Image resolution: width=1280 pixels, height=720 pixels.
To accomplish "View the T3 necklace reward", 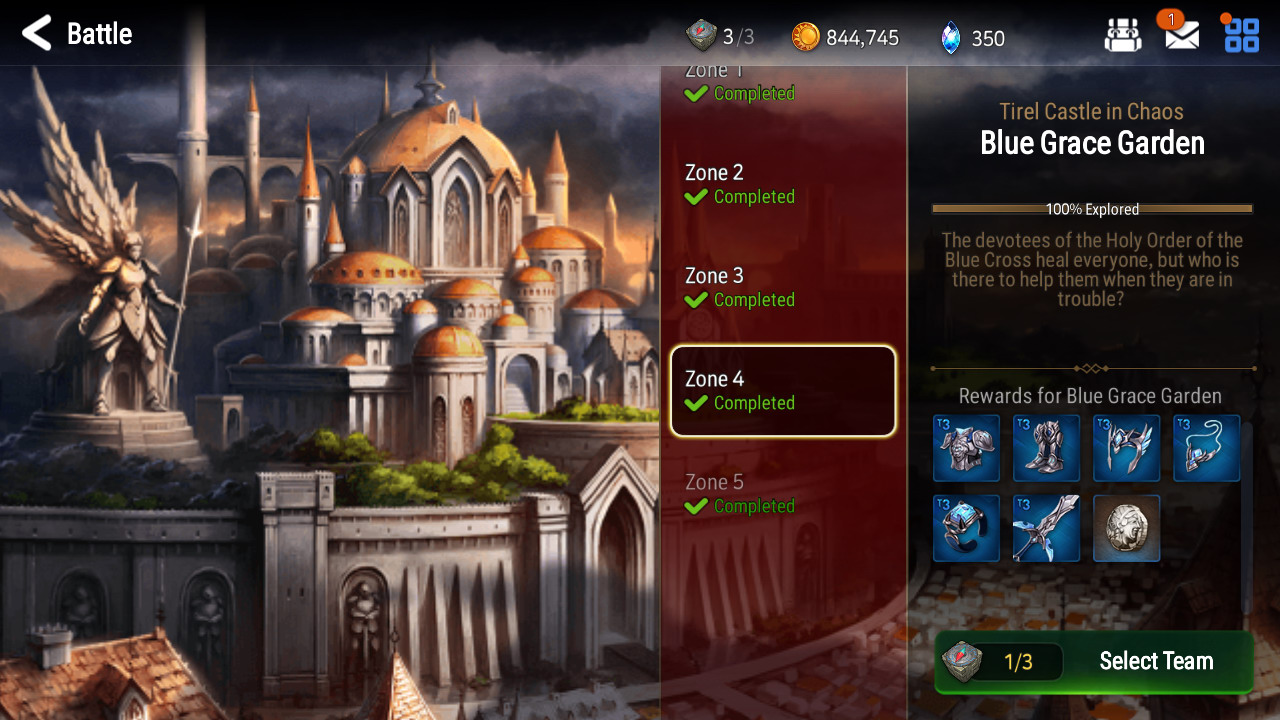I will pyautogui.click(x=1206, y=448).
